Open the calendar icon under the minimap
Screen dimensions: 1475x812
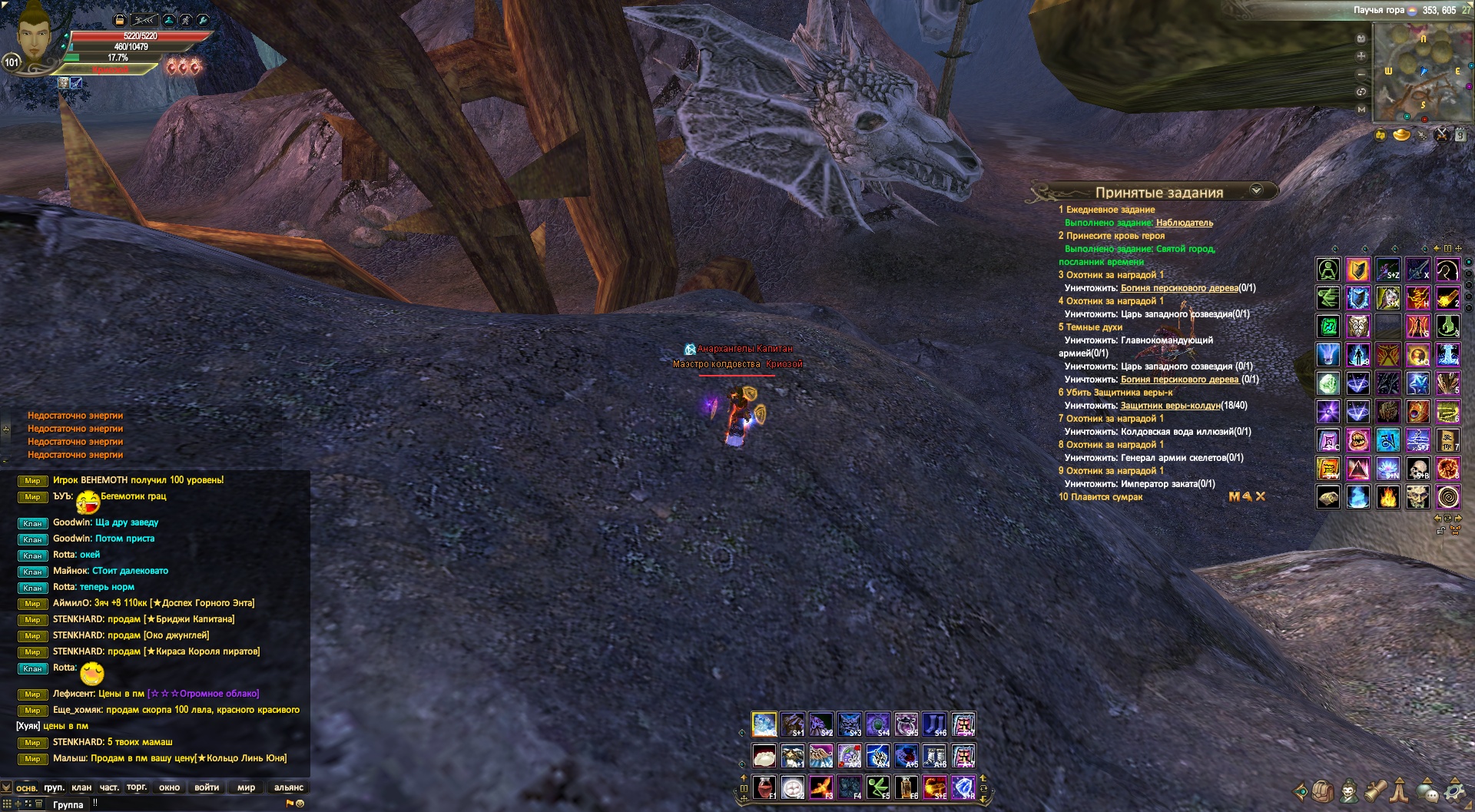[1460, 135]
